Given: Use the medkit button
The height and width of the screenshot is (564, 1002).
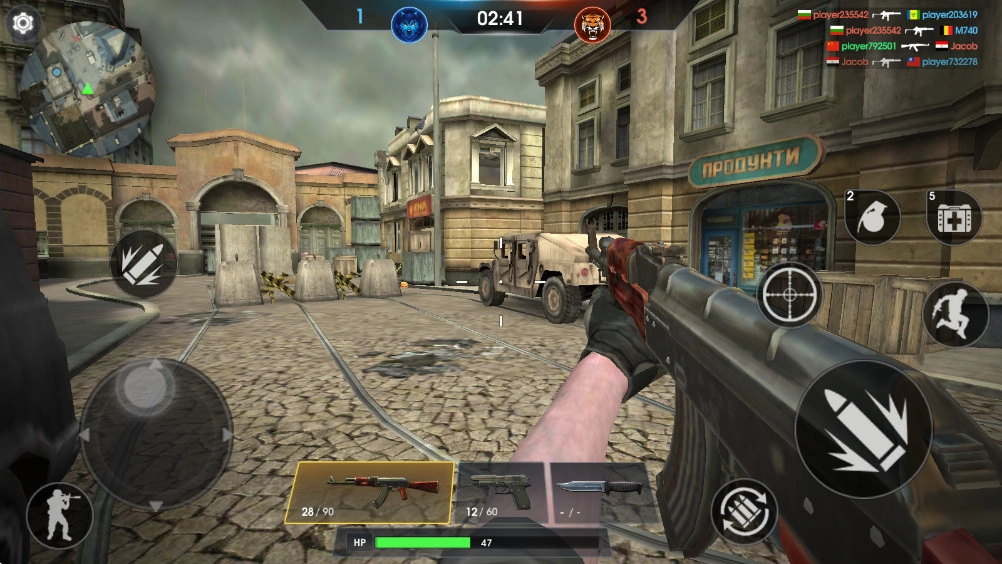Looking at the screenshot, I should pyautogui.click(x=954, y=217).
